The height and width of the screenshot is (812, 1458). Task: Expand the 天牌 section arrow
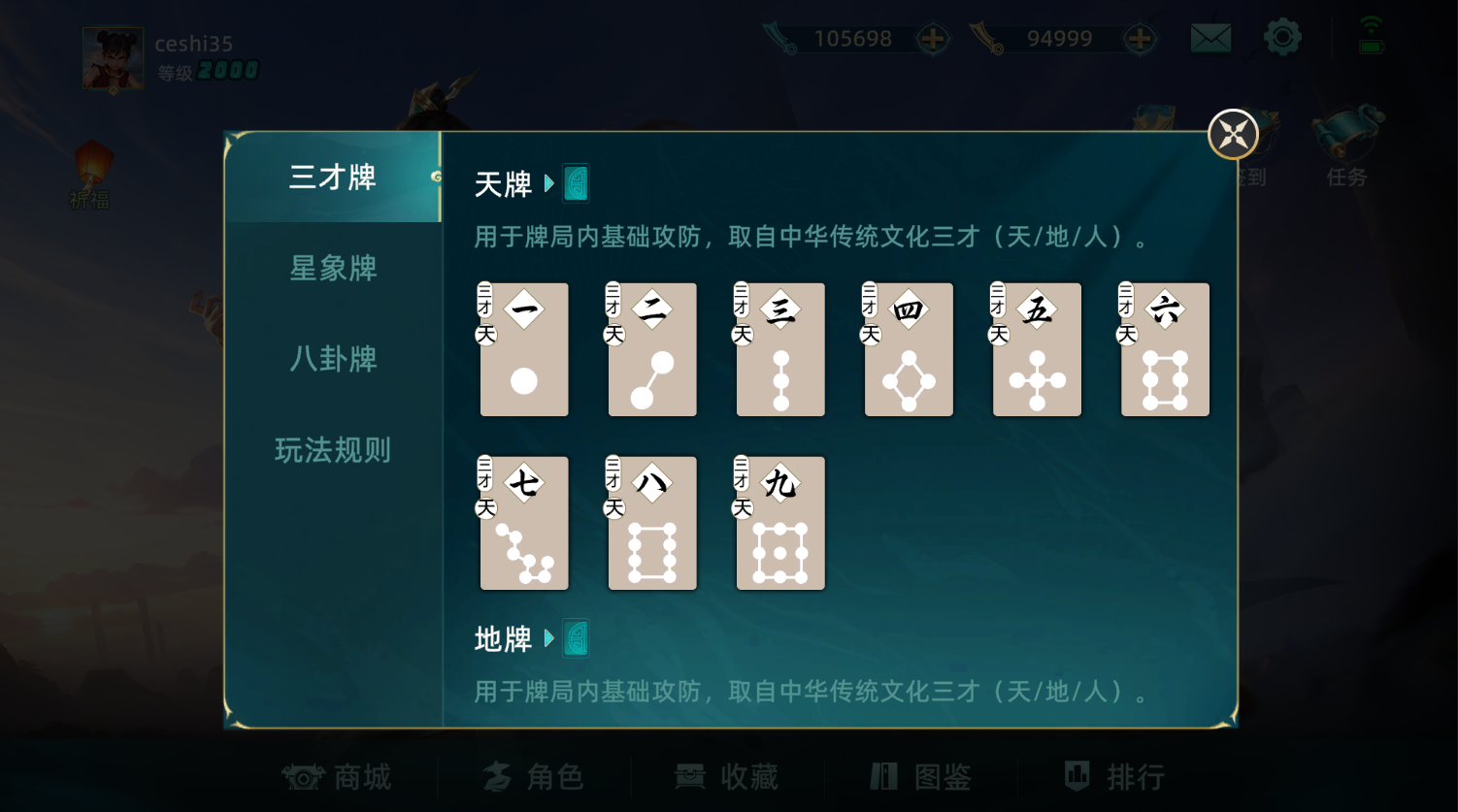(x=549, y=184)
